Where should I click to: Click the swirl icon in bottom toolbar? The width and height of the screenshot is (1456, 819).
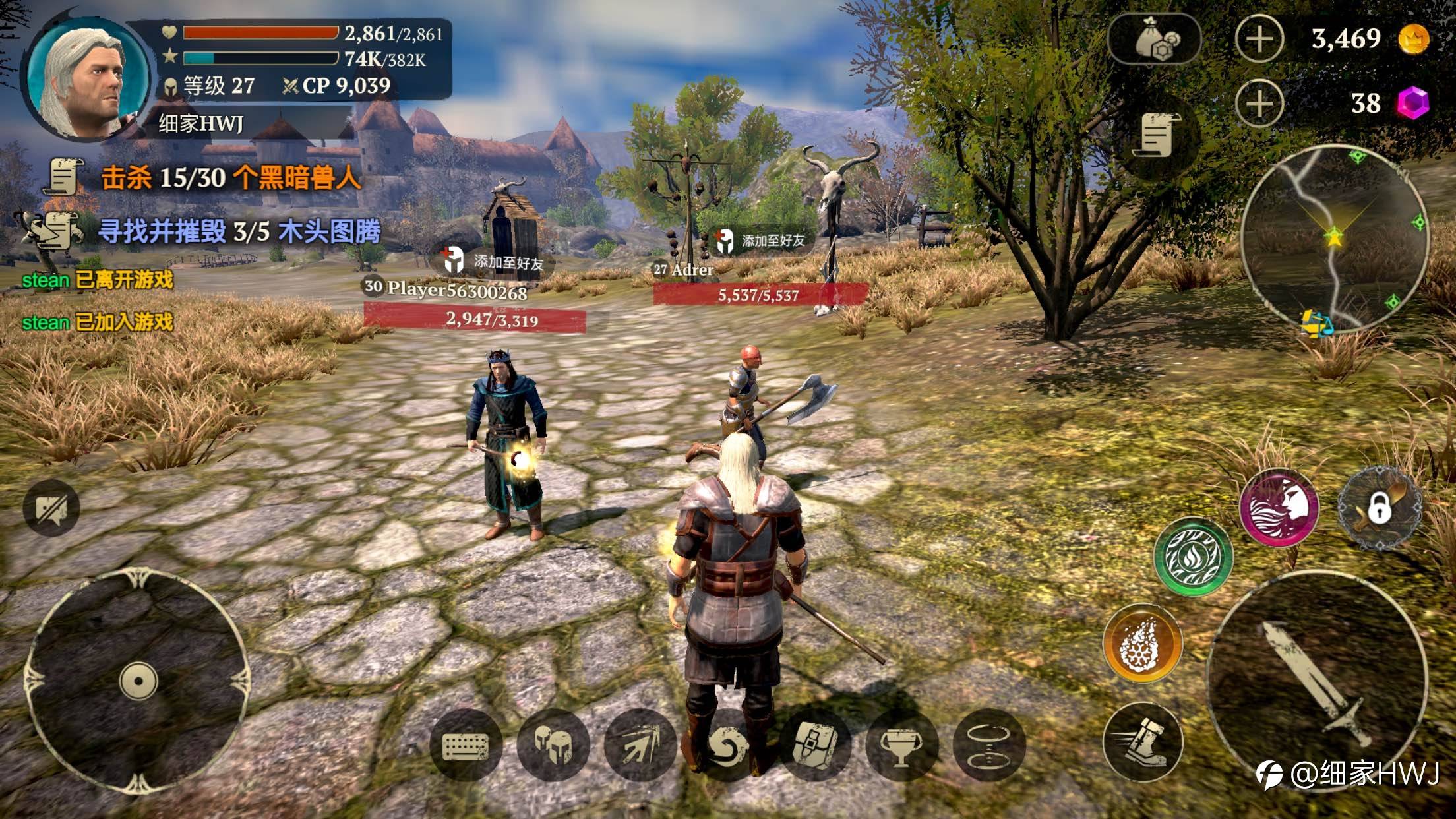(727, 746)
